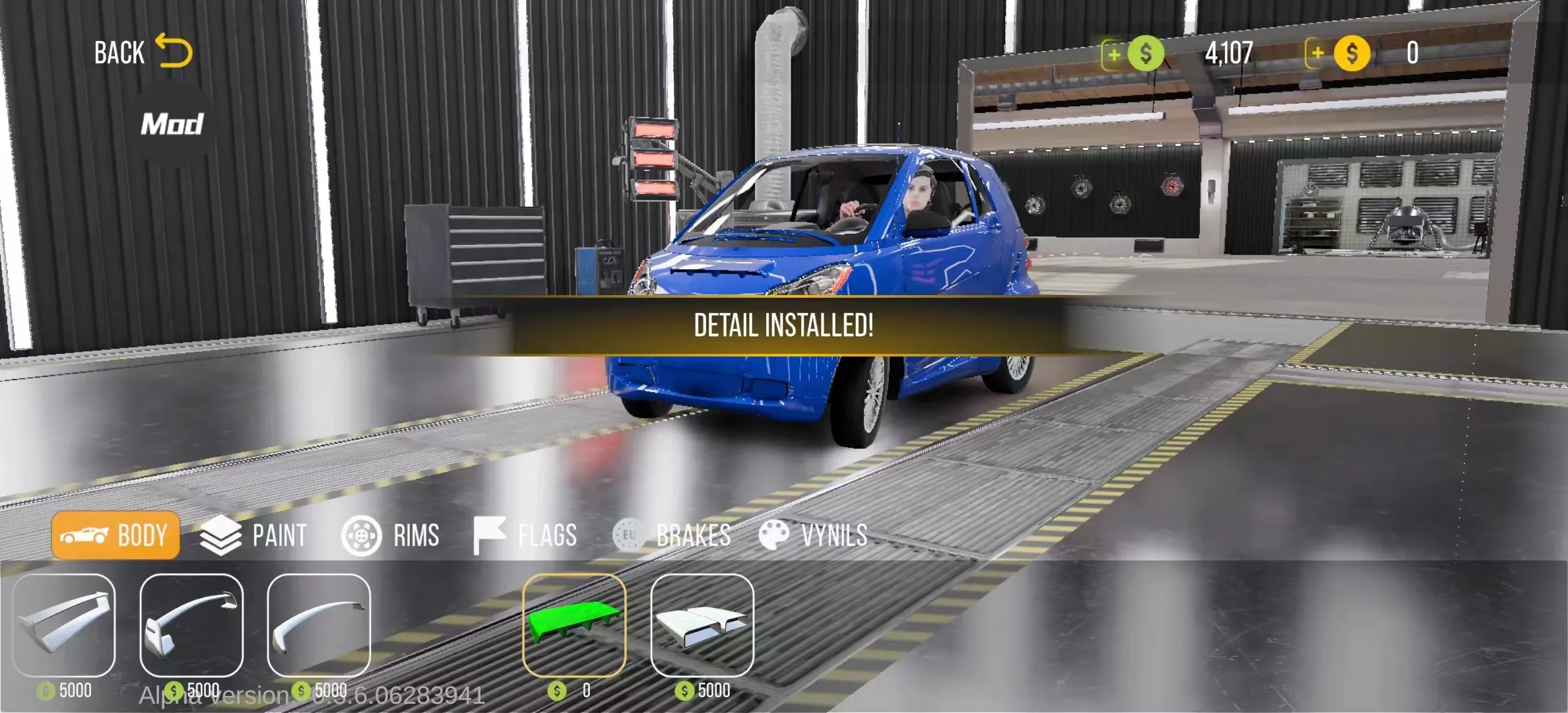Image resolution: width=1568 pixels, height=713 pixels.
Task: Dismiss the DETAIL INSTALLED banner
Action: coord(784,326)
